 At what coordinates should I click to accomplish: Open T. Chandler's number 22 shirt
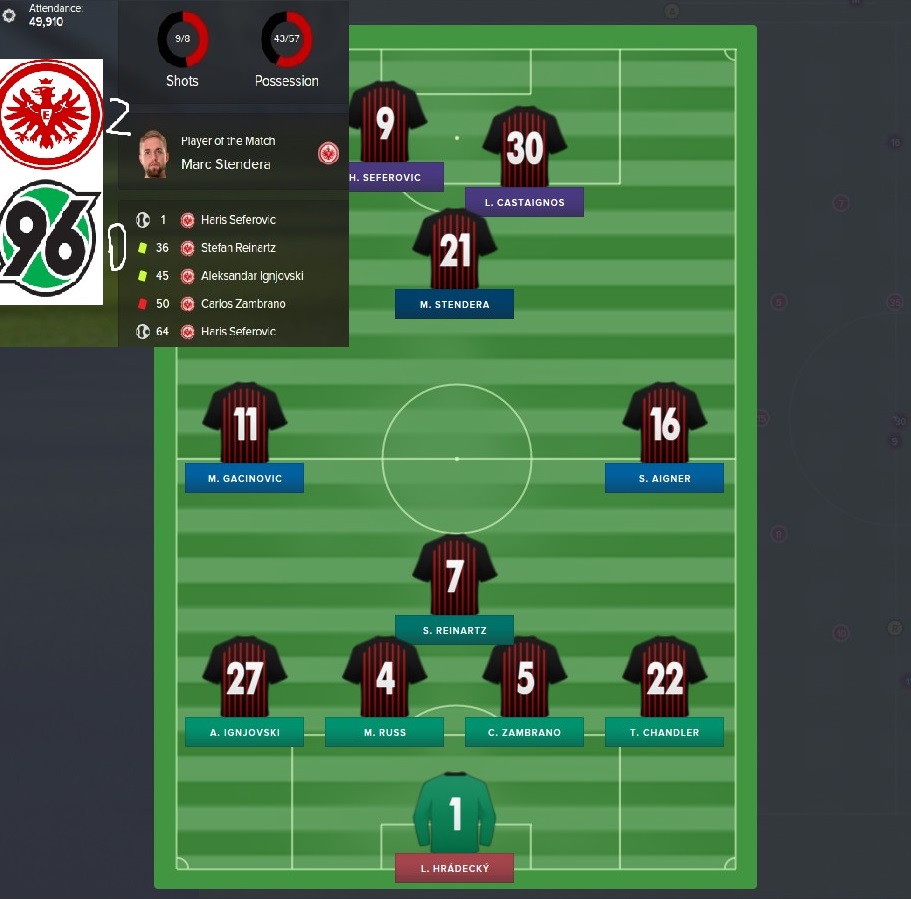(664, 679)
